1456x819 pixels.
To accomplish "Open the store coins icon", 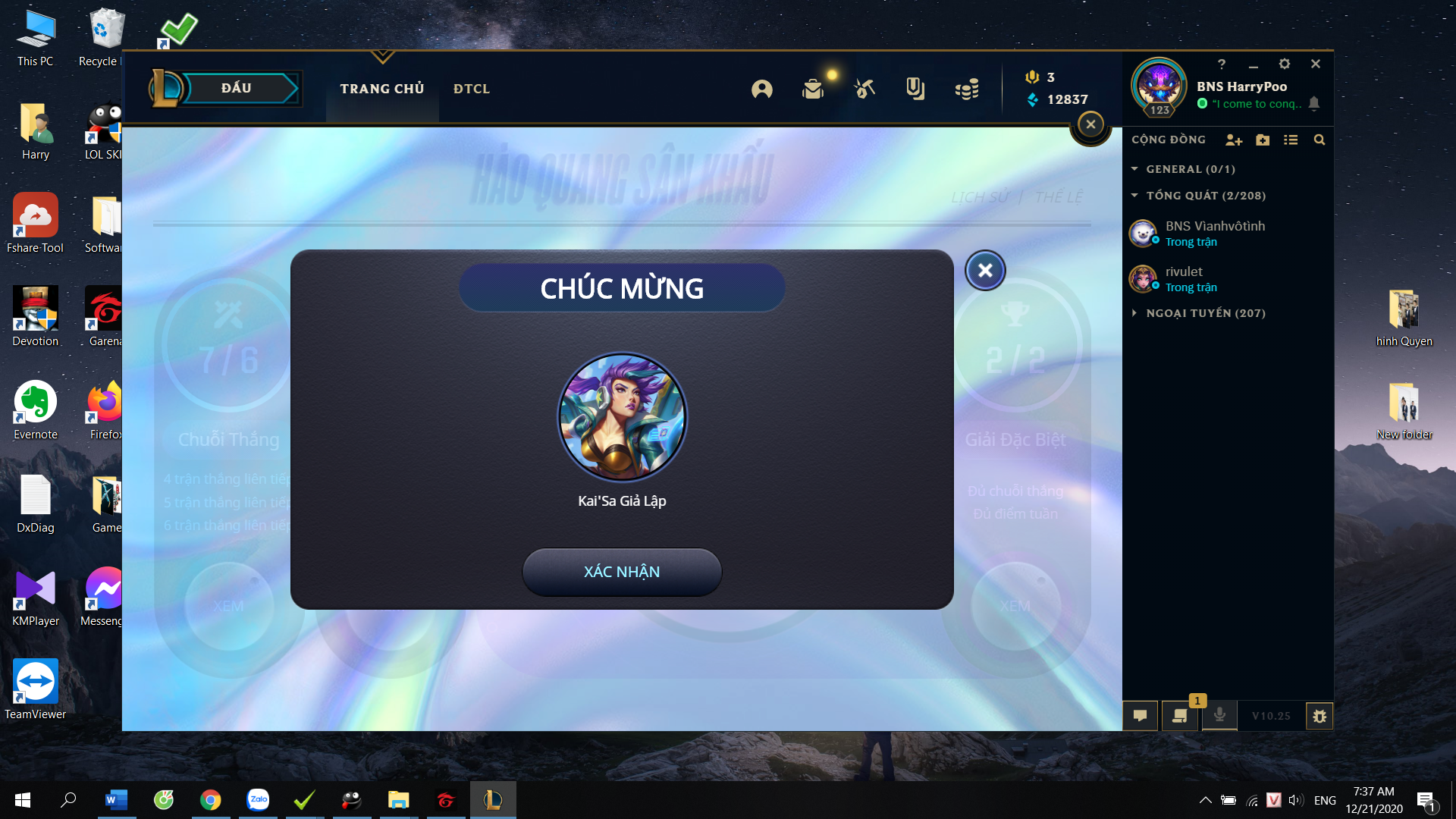I will (967, 89).
